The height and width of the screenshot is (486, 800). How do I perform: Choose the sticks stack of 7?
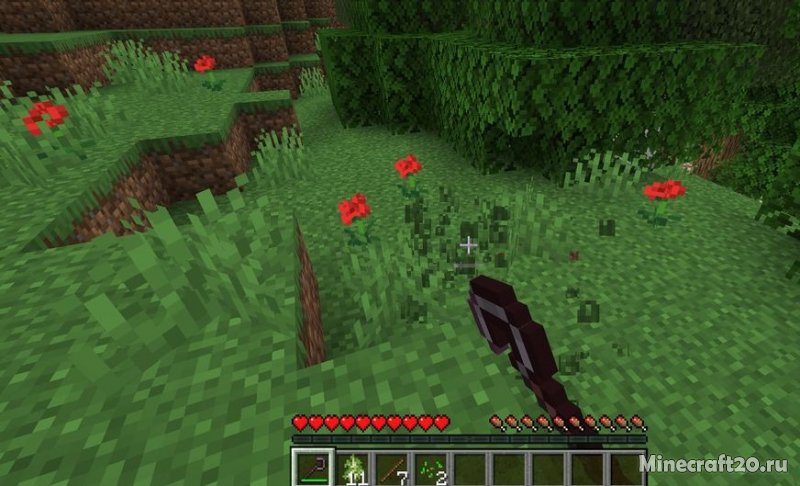click(x=391, y=467)
